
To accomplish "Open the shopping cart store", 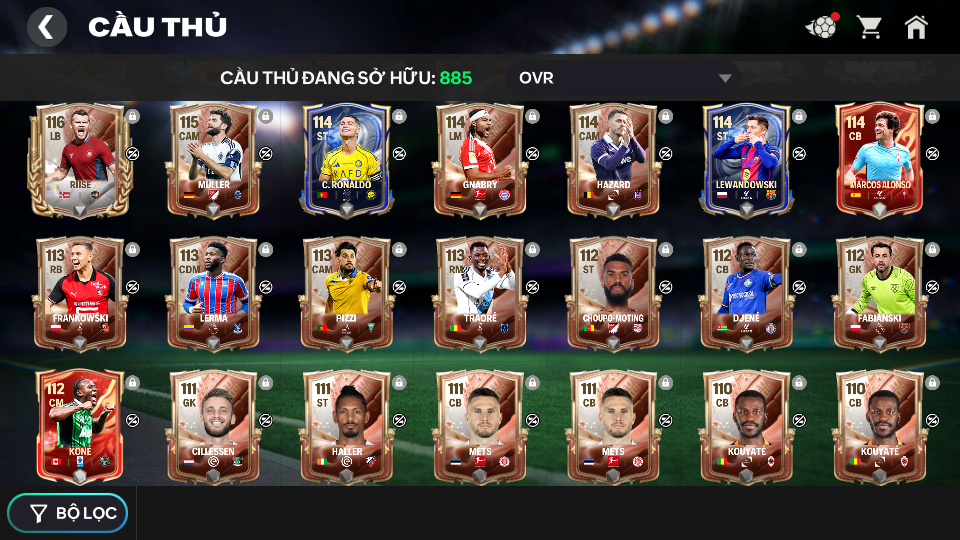I will [x=869, y=27].
